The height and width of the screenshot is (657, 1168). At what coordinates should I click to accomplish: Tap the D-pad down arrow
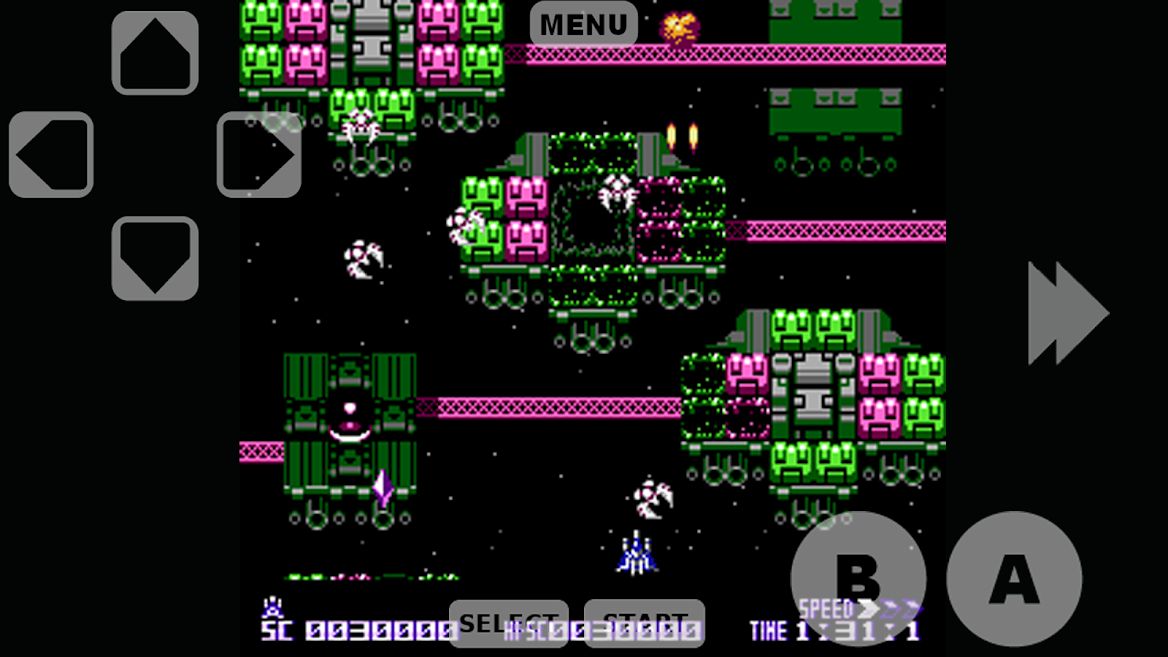(x=155, y=258)
